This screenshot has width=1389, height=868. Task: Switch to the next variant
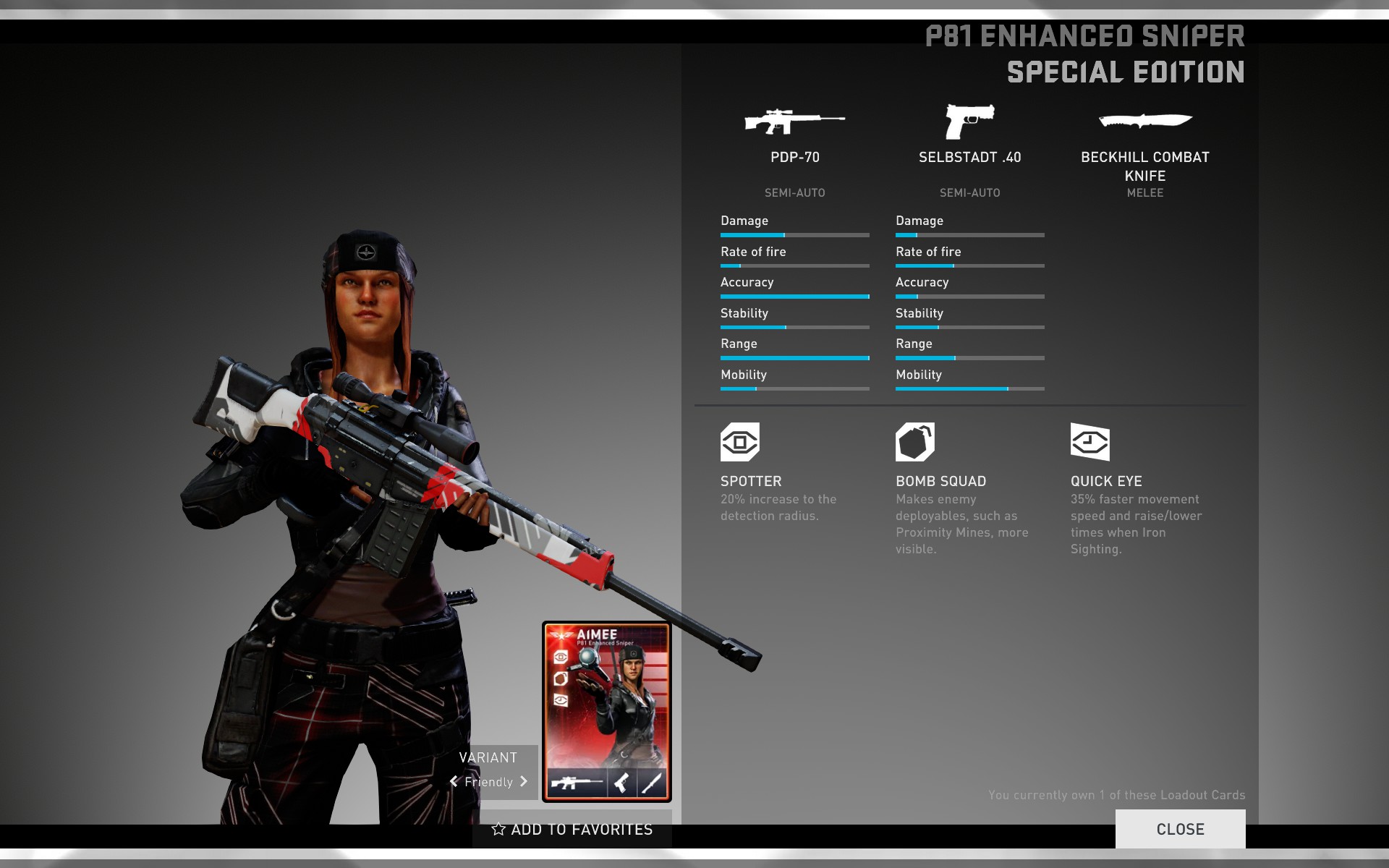click(x=524, y=781)
